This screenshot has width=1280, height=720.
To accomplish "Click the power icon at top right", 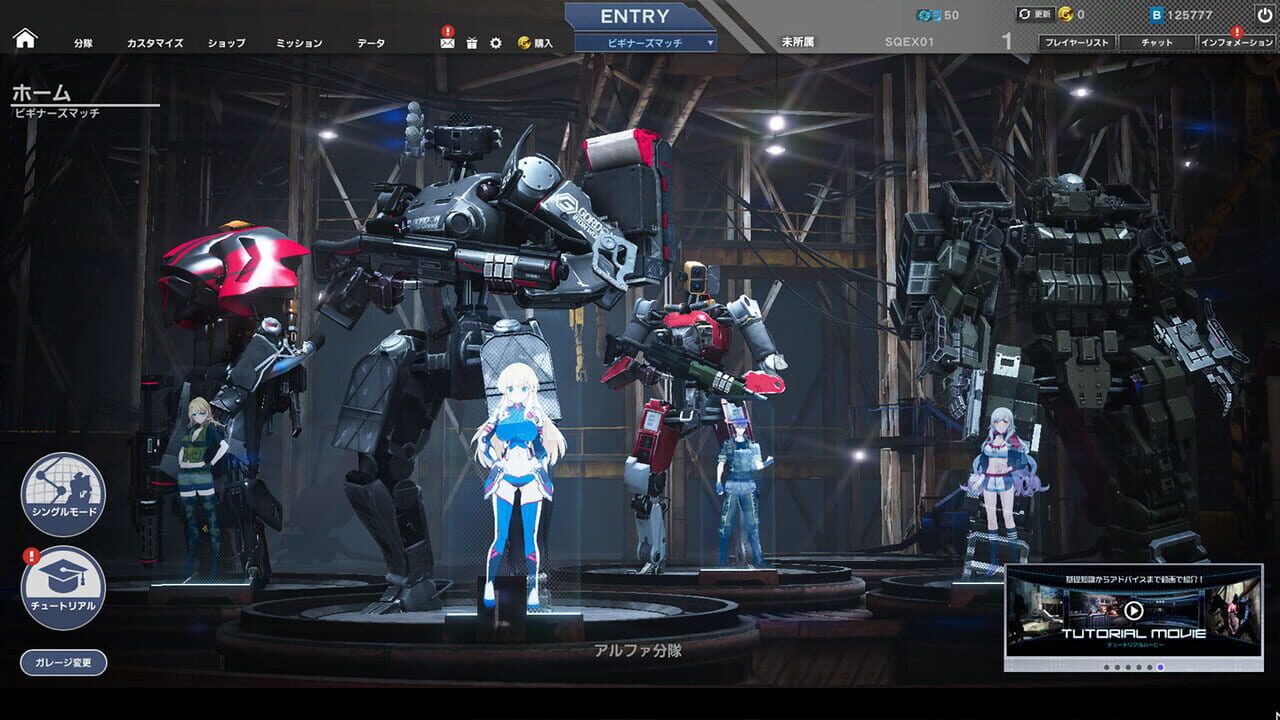I will click(x=1263, y=13).
